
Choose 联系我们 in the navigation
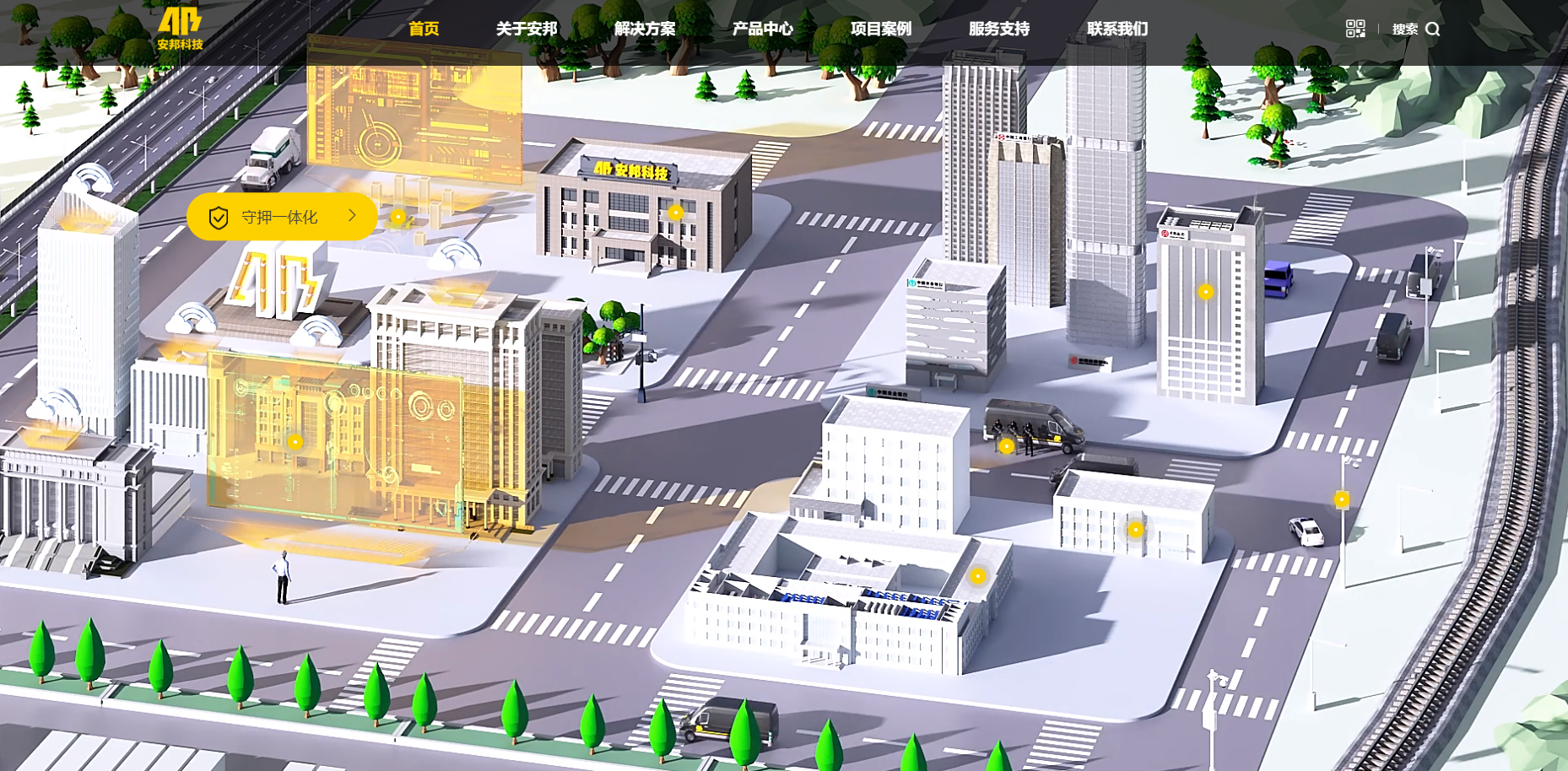pos(1117,29)
